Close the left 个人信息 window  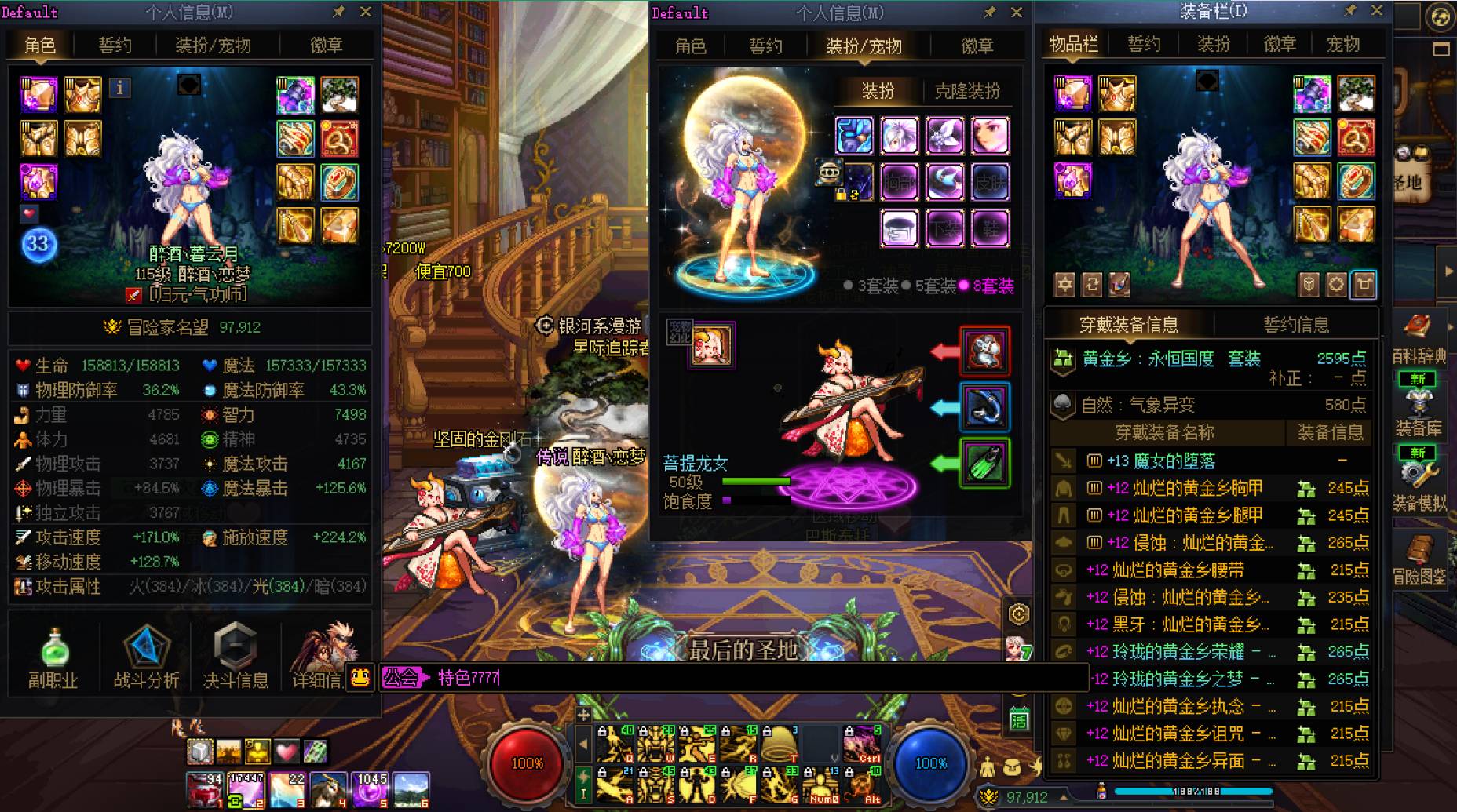tap(366, 12)
